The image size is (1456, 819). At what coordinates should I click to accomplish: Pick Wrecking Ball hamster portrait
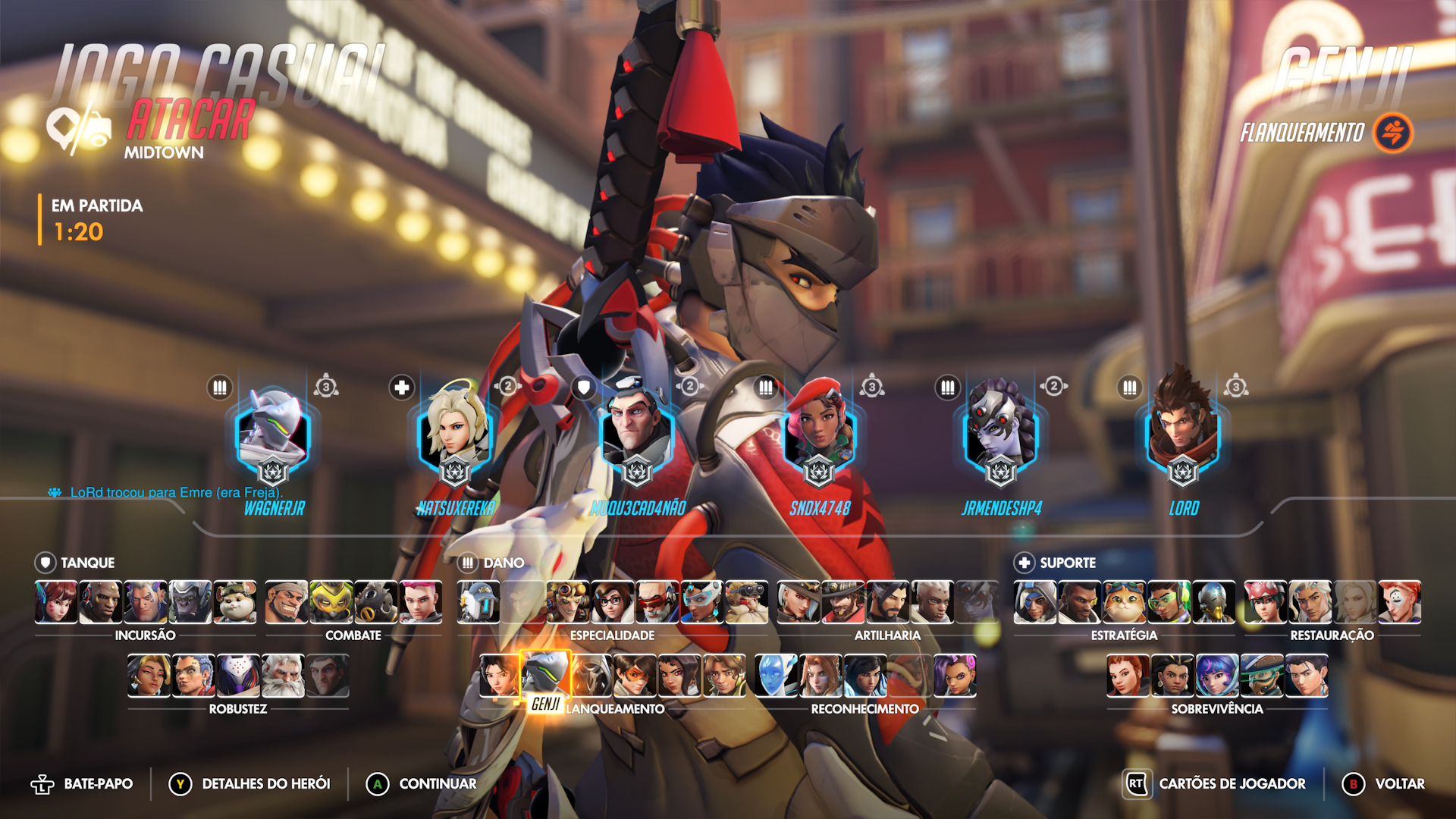235,601
